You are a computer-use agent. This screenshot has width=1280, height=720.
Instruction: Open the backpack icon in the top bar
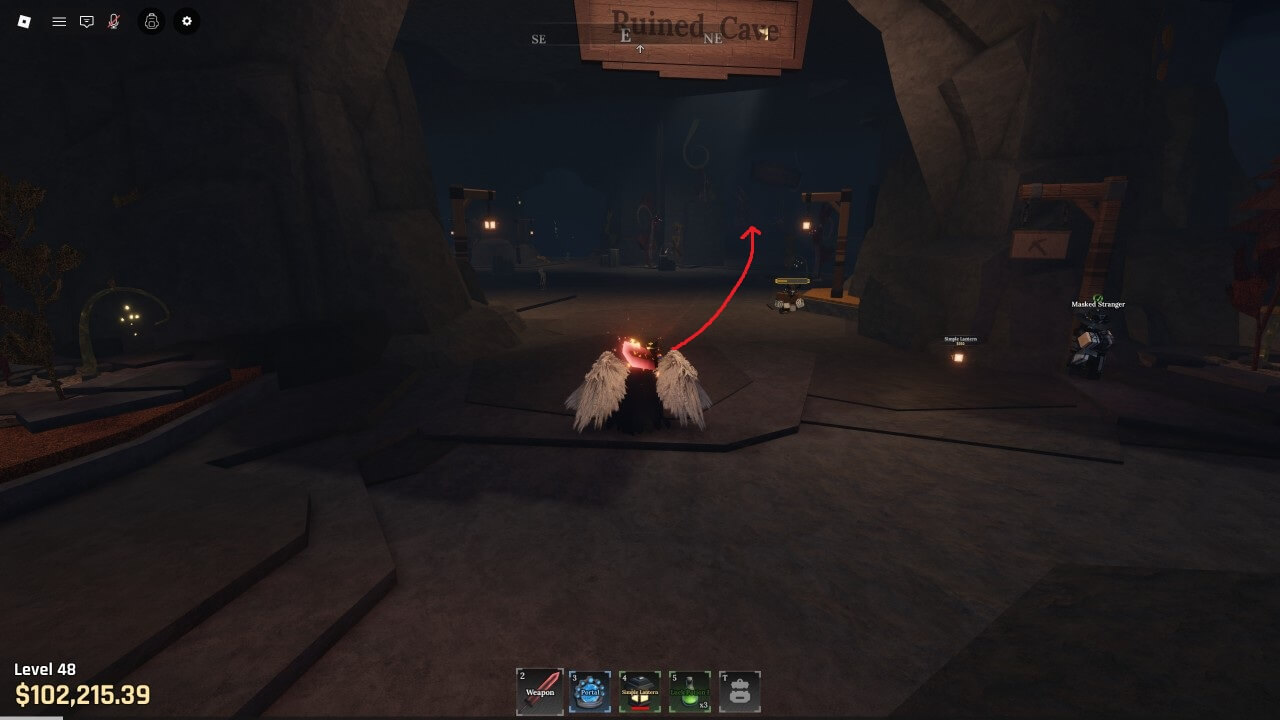click(152, 21)
